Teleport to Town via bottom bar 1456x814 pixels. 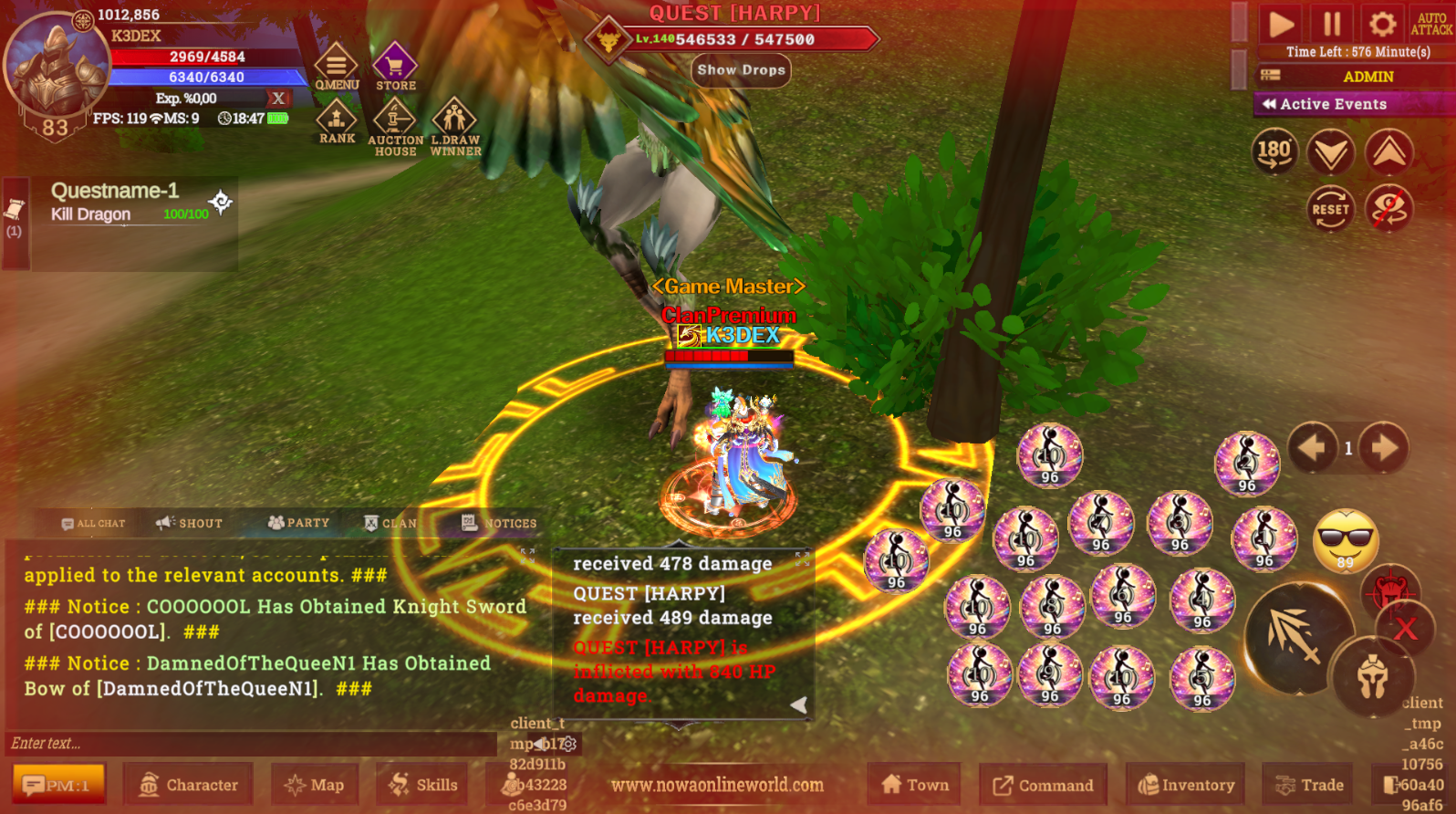point(913,784)
